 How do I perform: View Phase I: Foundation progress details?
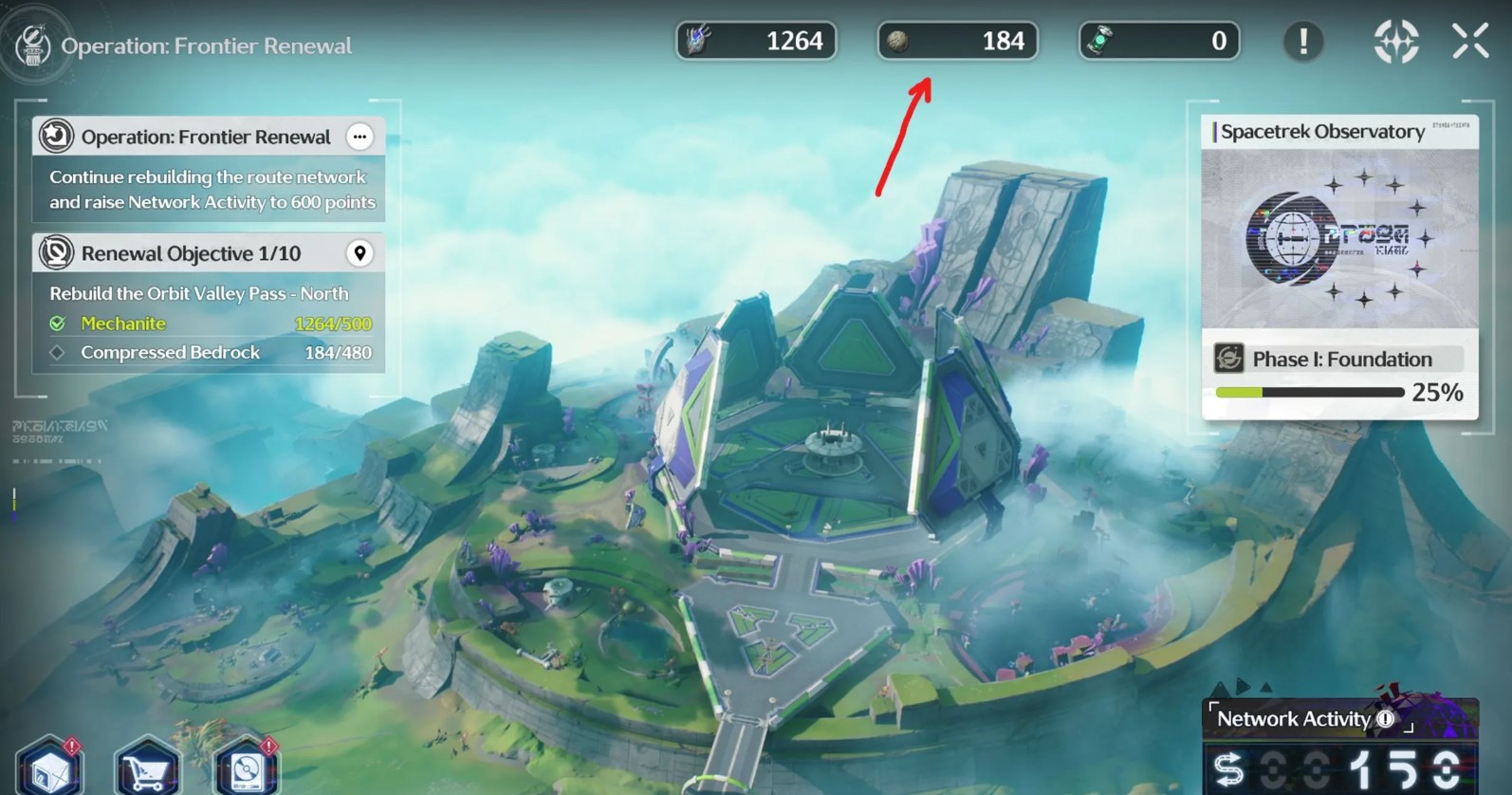(x=1339, y=376)
